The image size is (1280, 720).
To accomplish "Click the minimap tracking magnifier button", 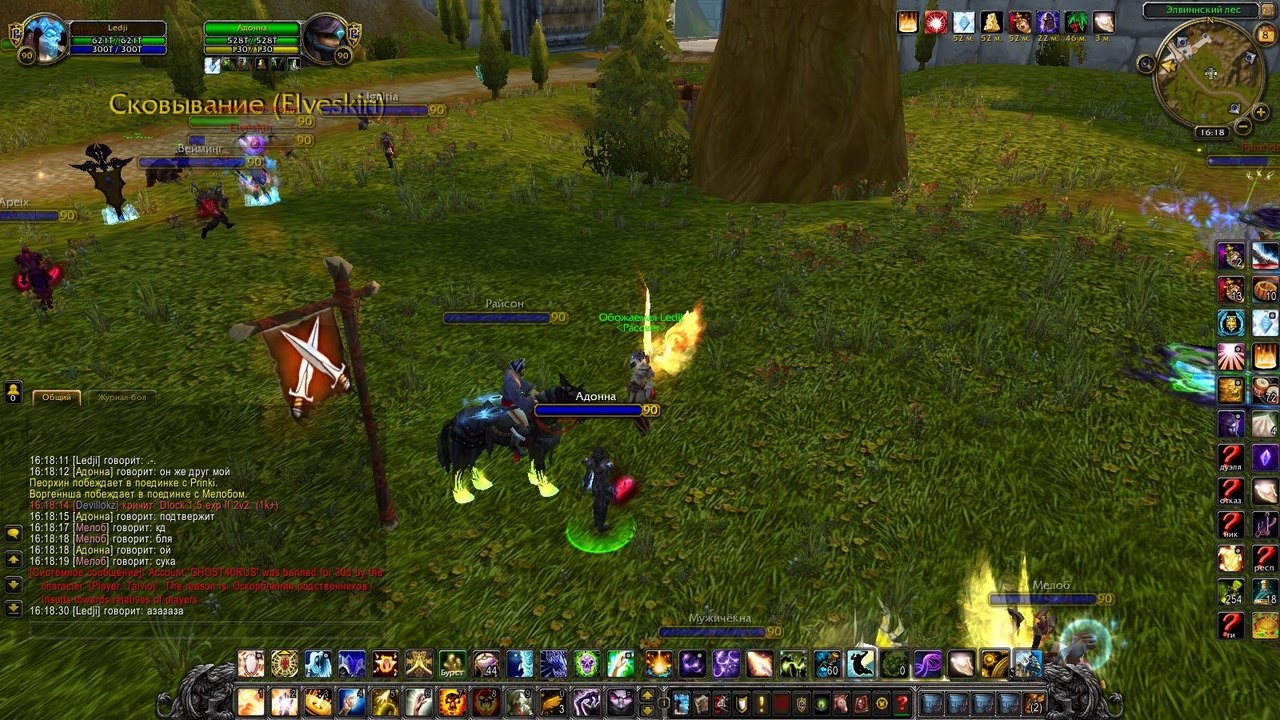I will click(1146, 64).
